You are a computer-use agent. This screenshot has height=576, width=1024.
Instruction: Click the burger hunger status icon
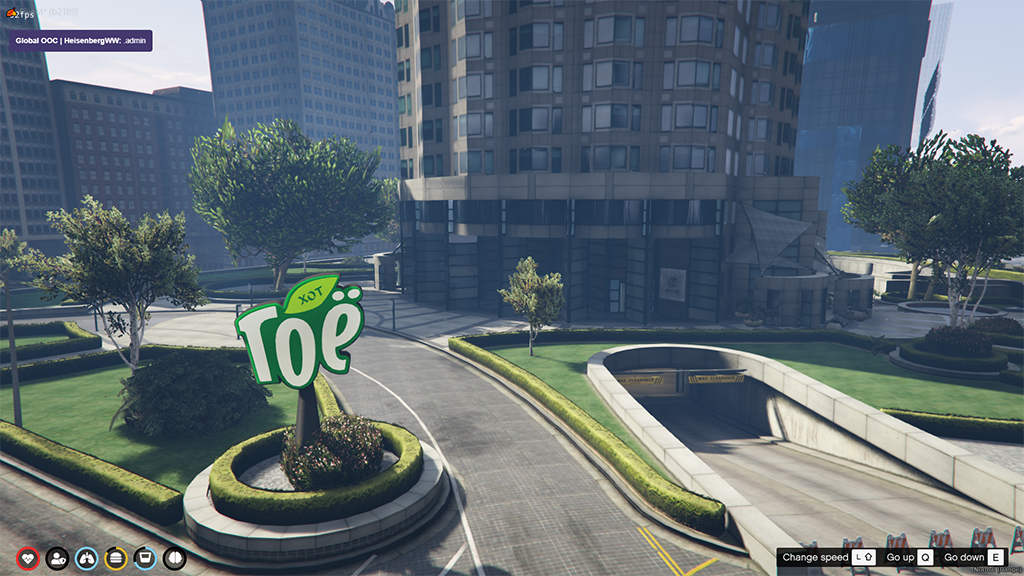pos(116,558)
